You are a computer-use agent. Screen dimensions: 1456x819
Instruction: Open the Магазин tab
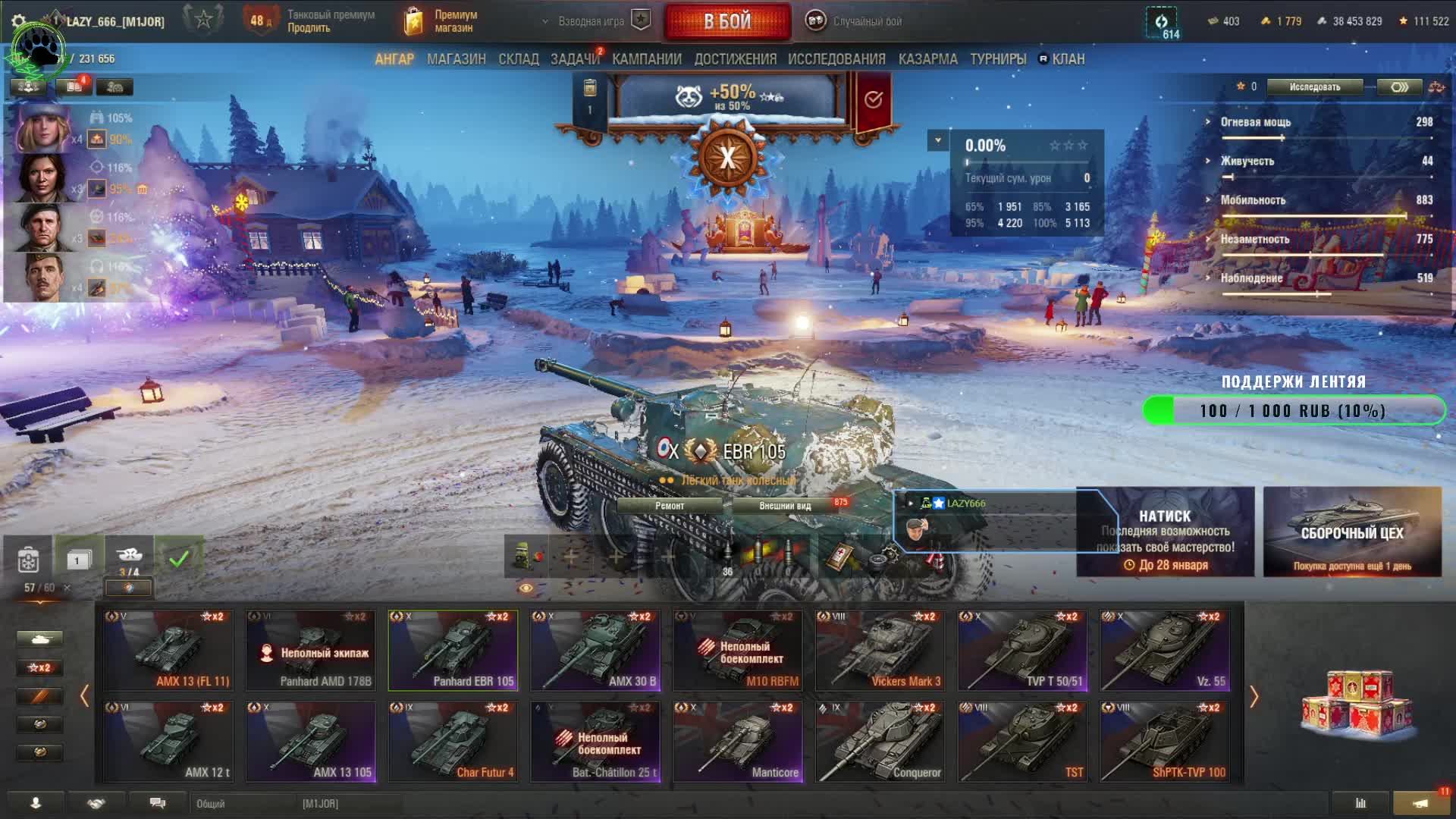[x=456, y=59]
